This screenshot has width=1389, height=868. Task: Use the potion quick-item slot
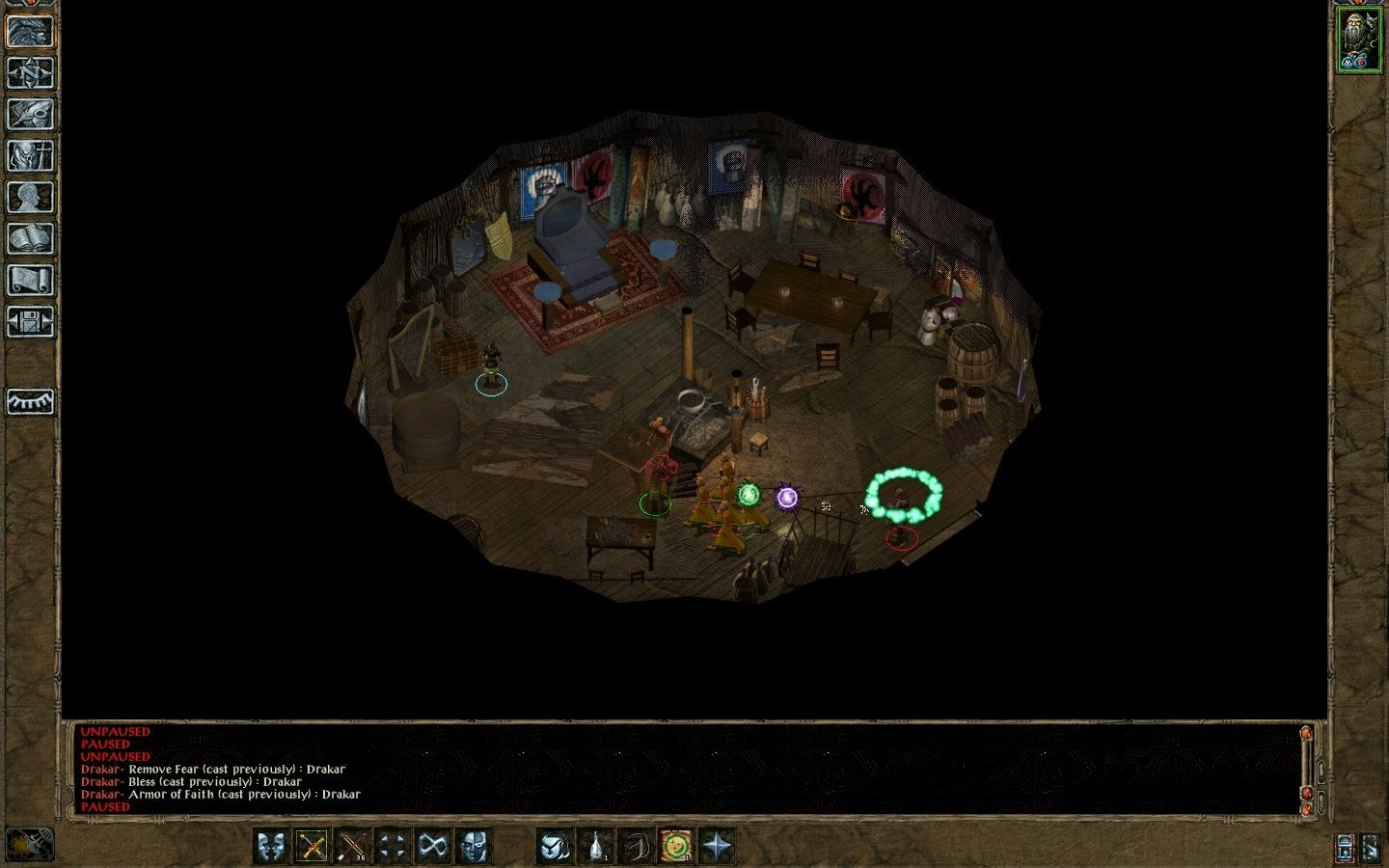[x=596, y=846]
